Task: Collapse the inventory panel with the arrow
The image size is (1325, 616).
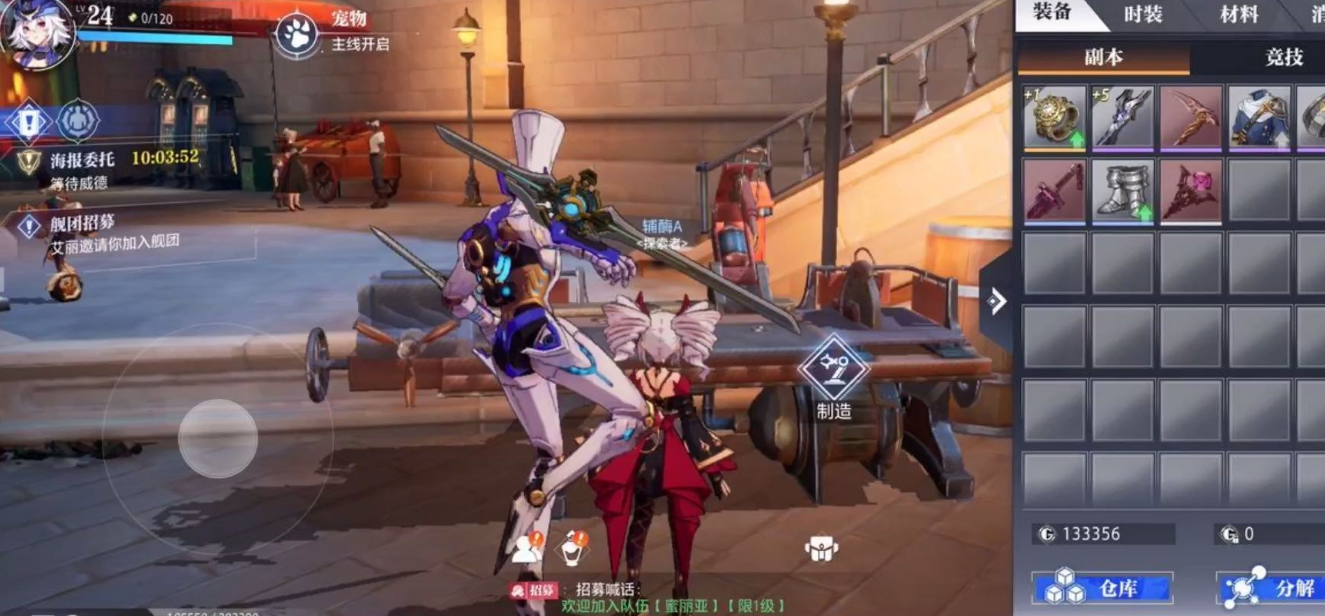Action: [x=996, y=301]
